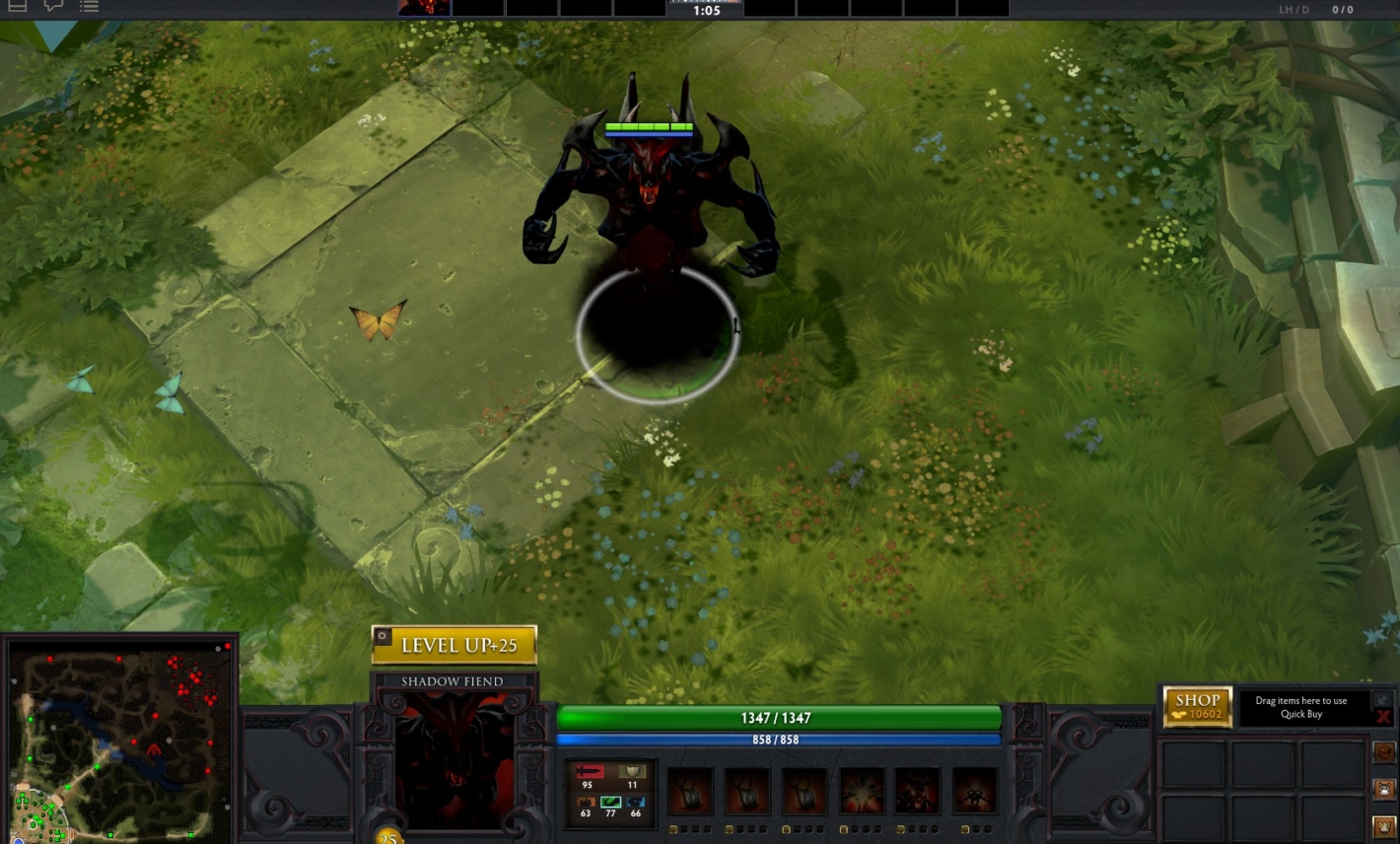
Task: Click Shadow Fiend's hero portrait
Action: point(454,759)
